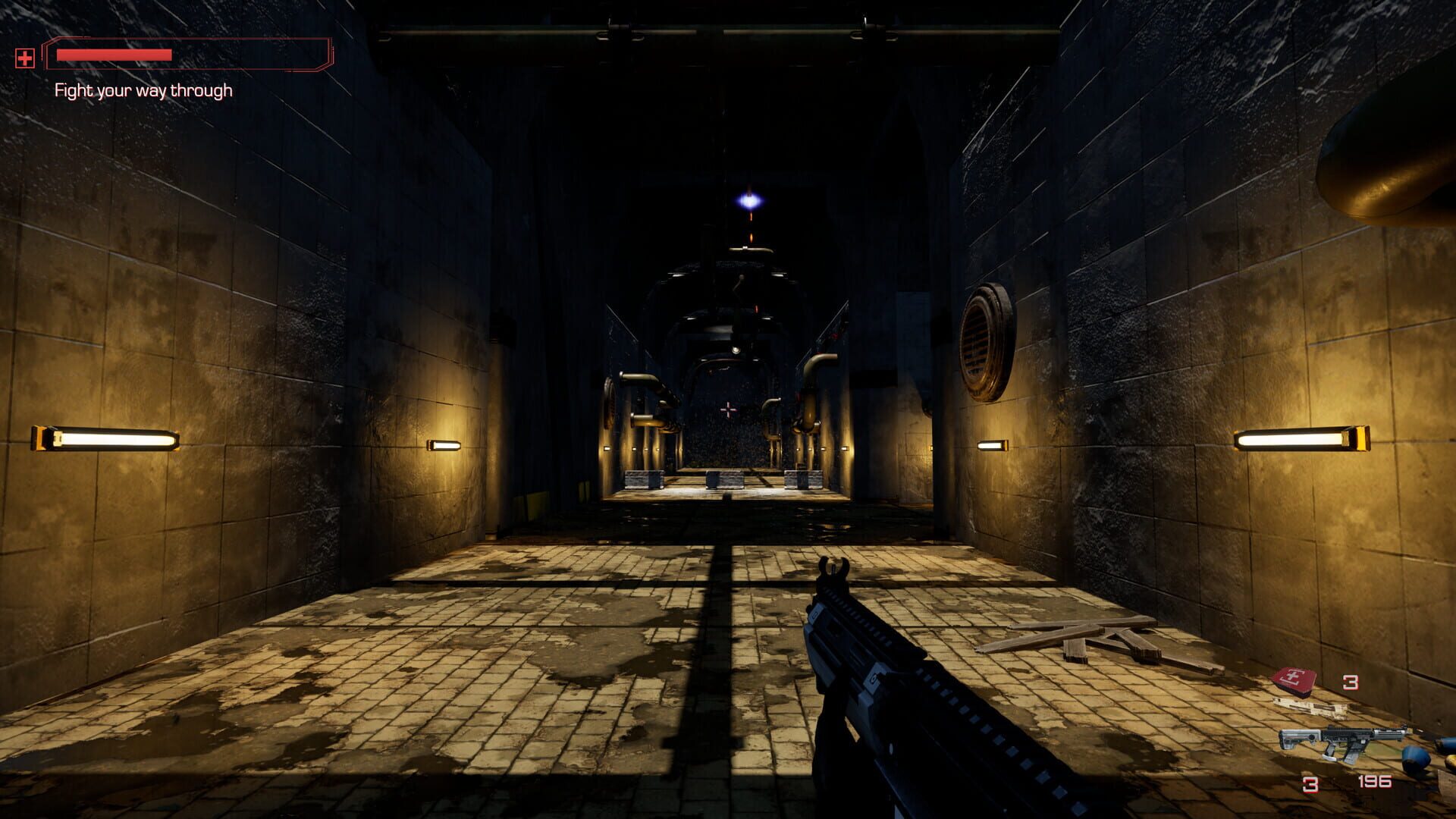Click the reserve ammo counter showing 196
The height and width of the screenshot is (819, 1456).
(1375, 782)
